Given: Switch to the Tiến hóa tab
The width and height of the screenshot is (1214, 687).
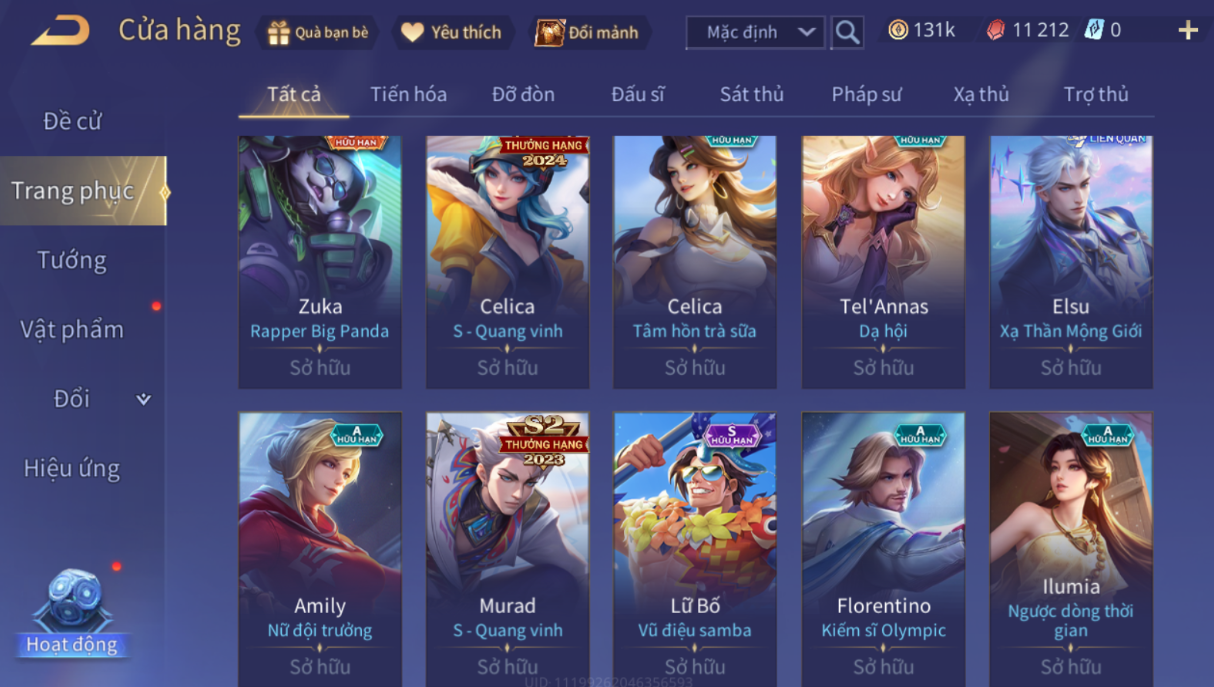Looking at the screenshot, I should (x=408, y=94).
